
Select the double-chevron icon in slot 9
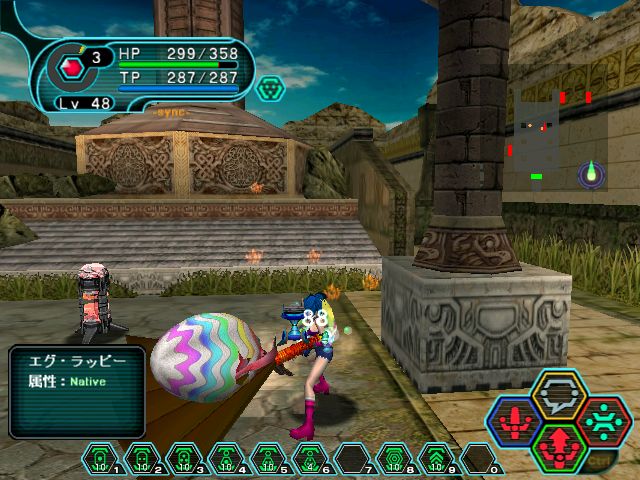pyautogui.click(x=435, y=459)
